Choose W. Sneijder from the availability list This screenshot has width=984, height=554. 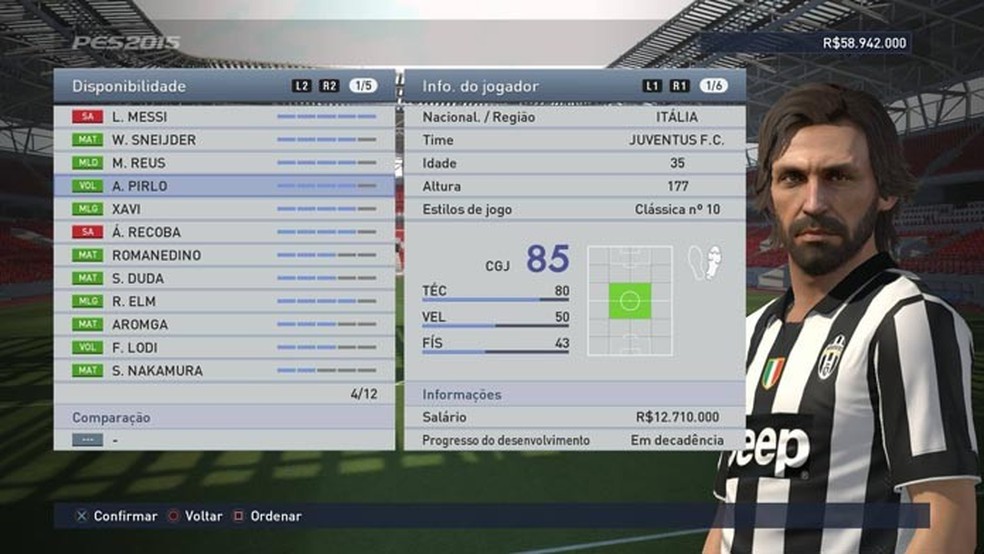pos(225,140)
